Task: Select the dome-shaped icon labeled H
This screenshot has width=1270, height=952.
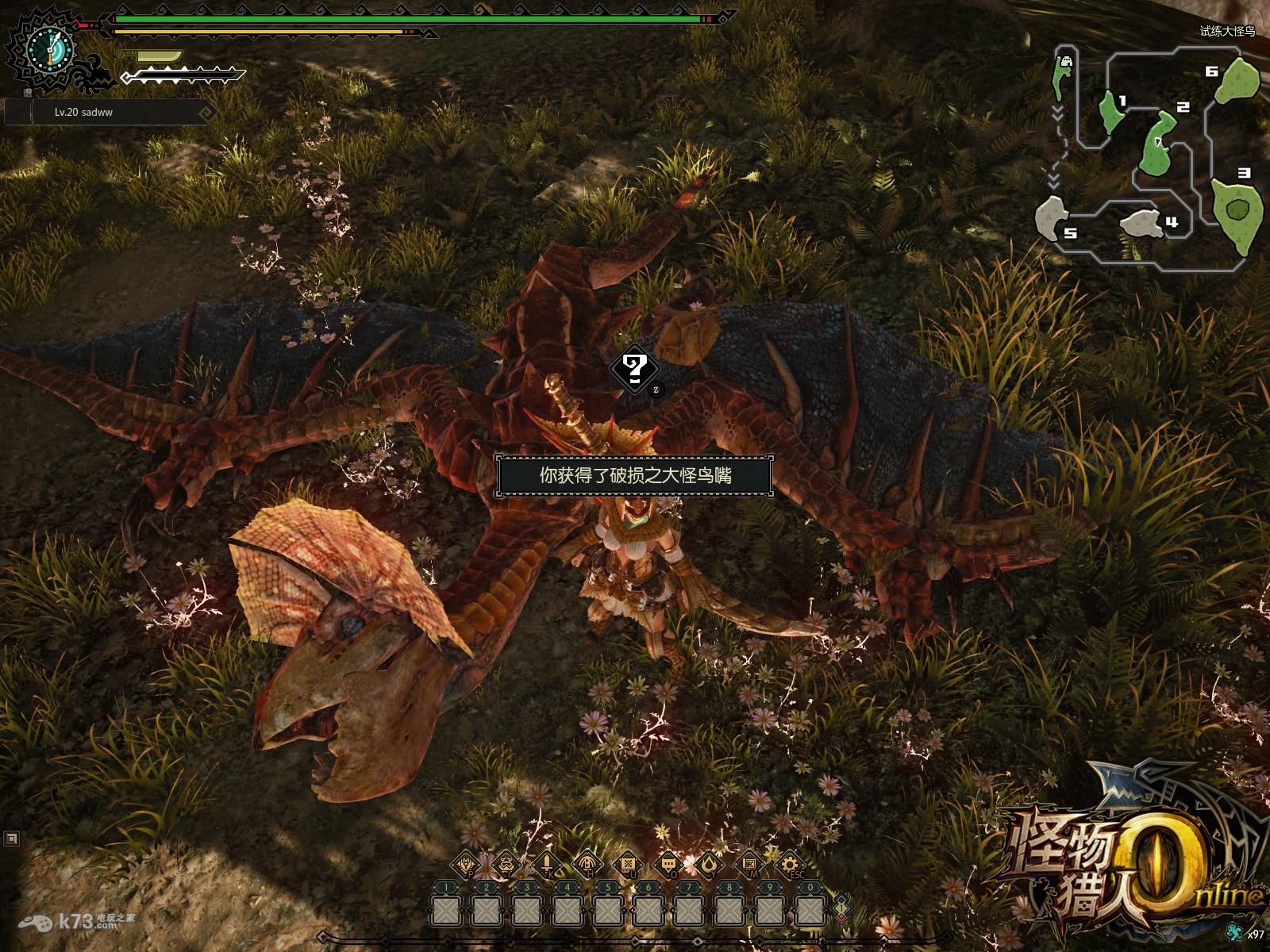Action: point(587,863)
